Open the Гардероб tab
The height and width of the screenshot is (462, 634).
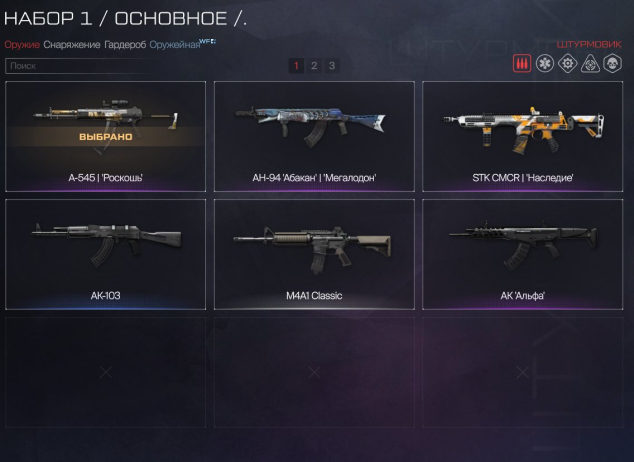(125, 45)
